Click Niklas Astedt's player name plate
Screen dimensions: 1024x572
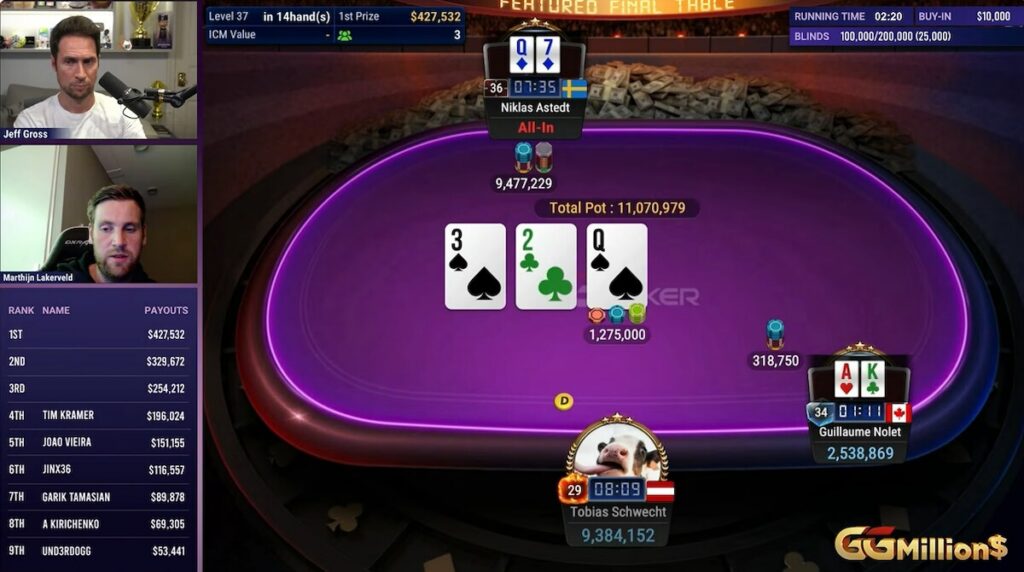[x=534, y=106]
